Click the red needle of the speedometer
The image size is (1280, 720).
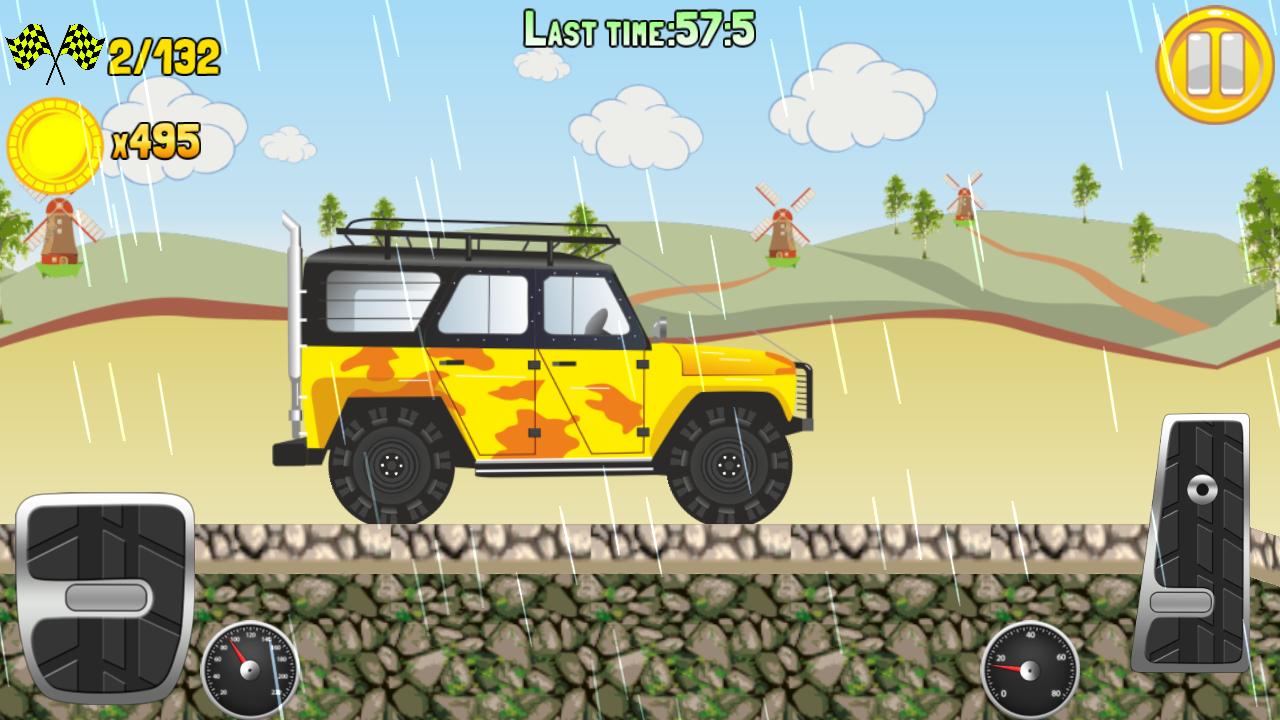click(x=238, y=649)
